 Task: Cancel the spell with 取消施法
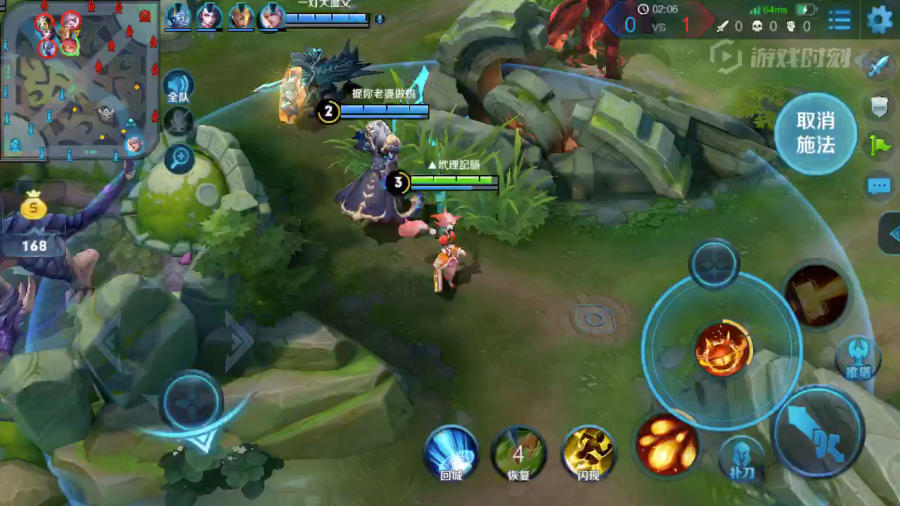(815, 133)
